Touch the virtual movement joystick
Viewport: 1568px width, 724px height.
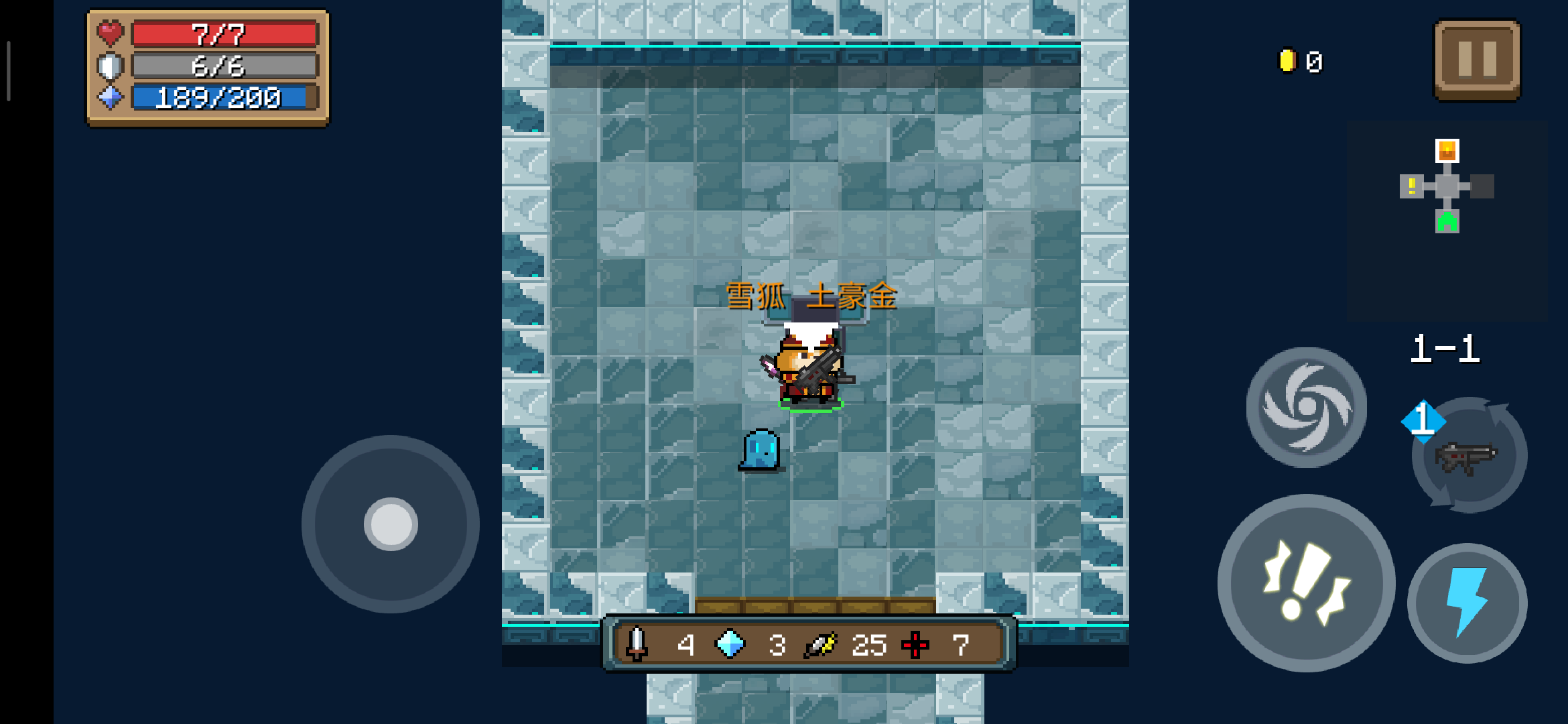click(x=391, y=524)
